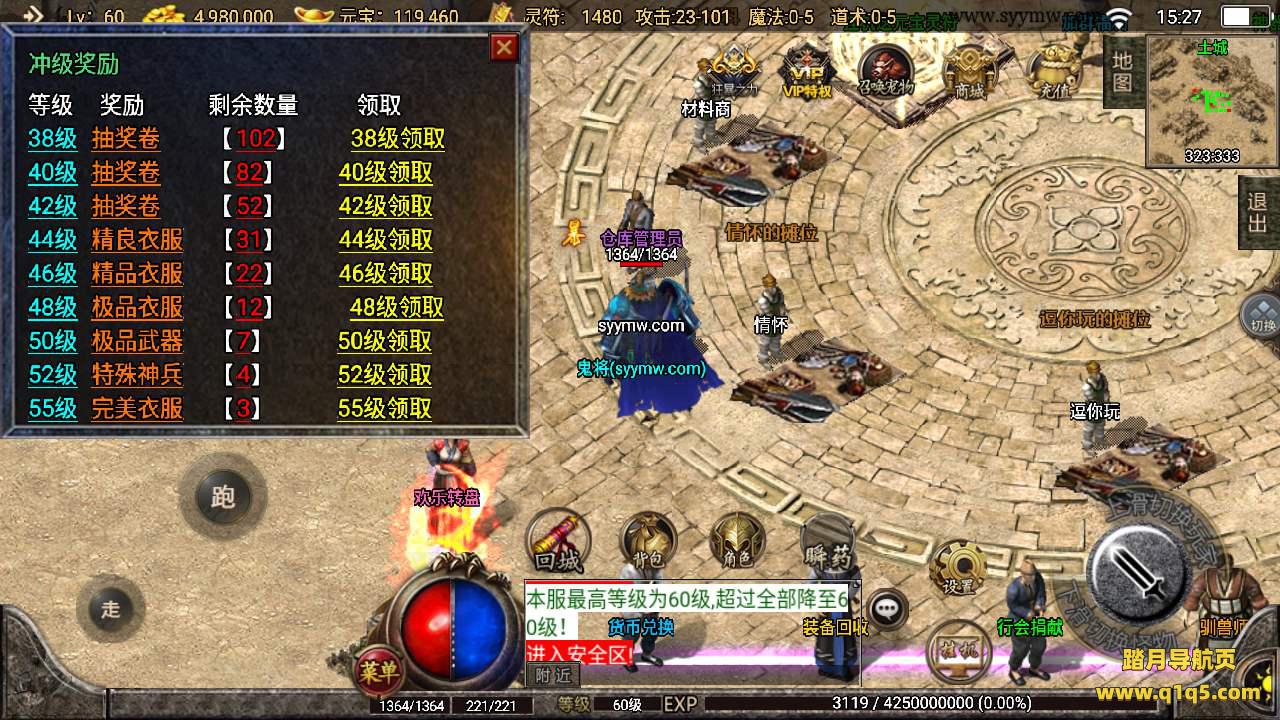Viewport: 1280px width, 720px height.
Task: Open the 背包 backpack
Action: (647, 541)
